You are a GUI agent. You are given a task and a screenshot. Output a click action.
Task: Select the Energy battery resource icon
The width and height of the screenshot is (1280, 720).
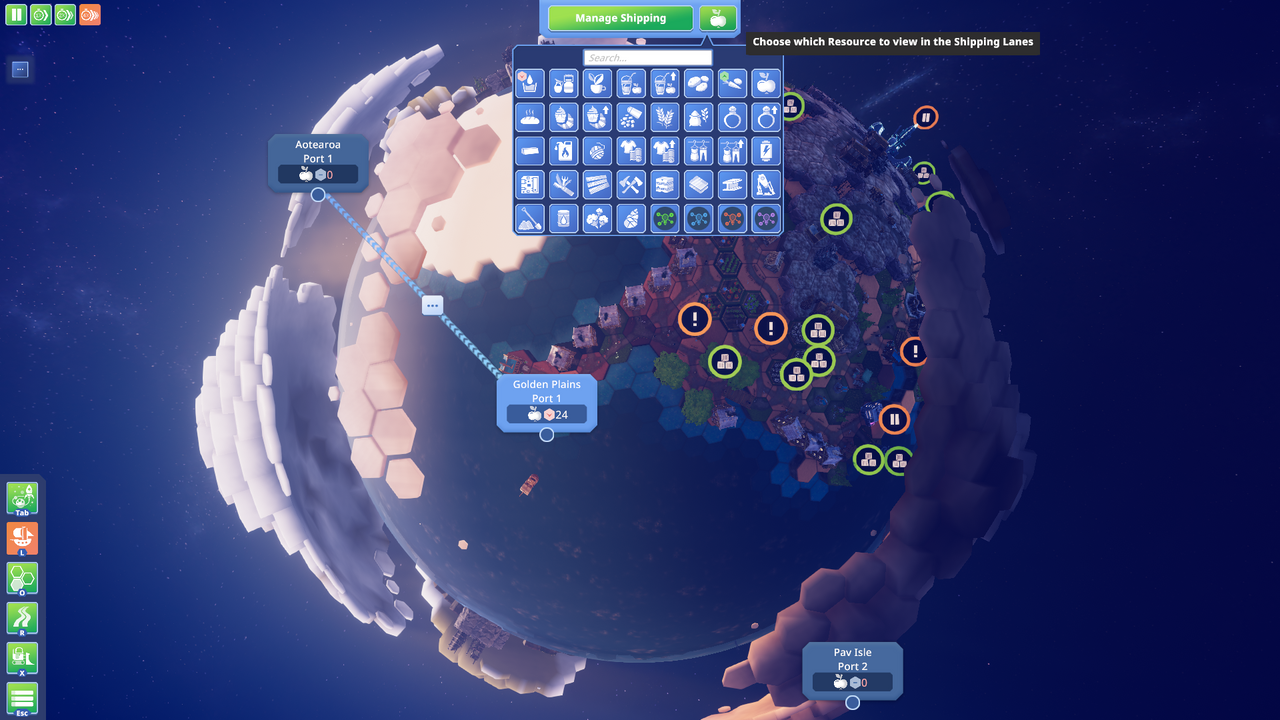767,150
